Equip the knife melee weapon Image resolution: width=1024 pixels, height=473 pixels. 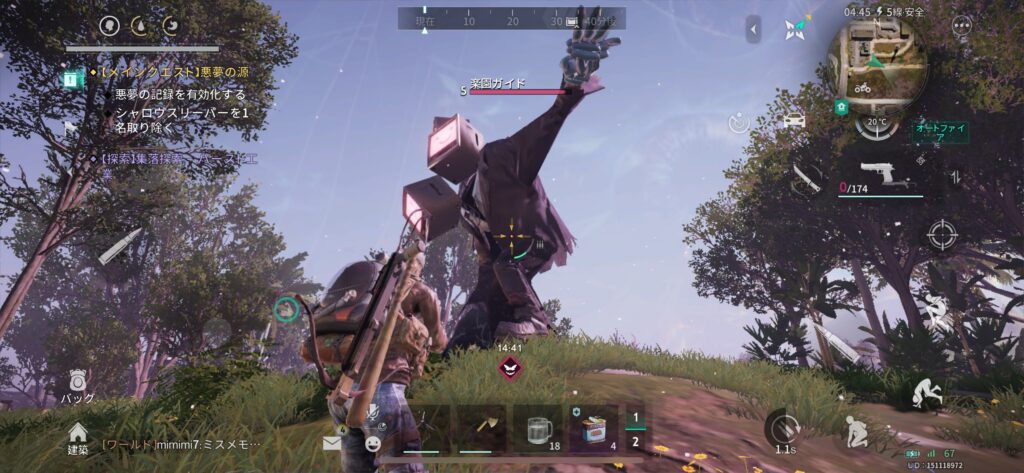coord(806,177)
